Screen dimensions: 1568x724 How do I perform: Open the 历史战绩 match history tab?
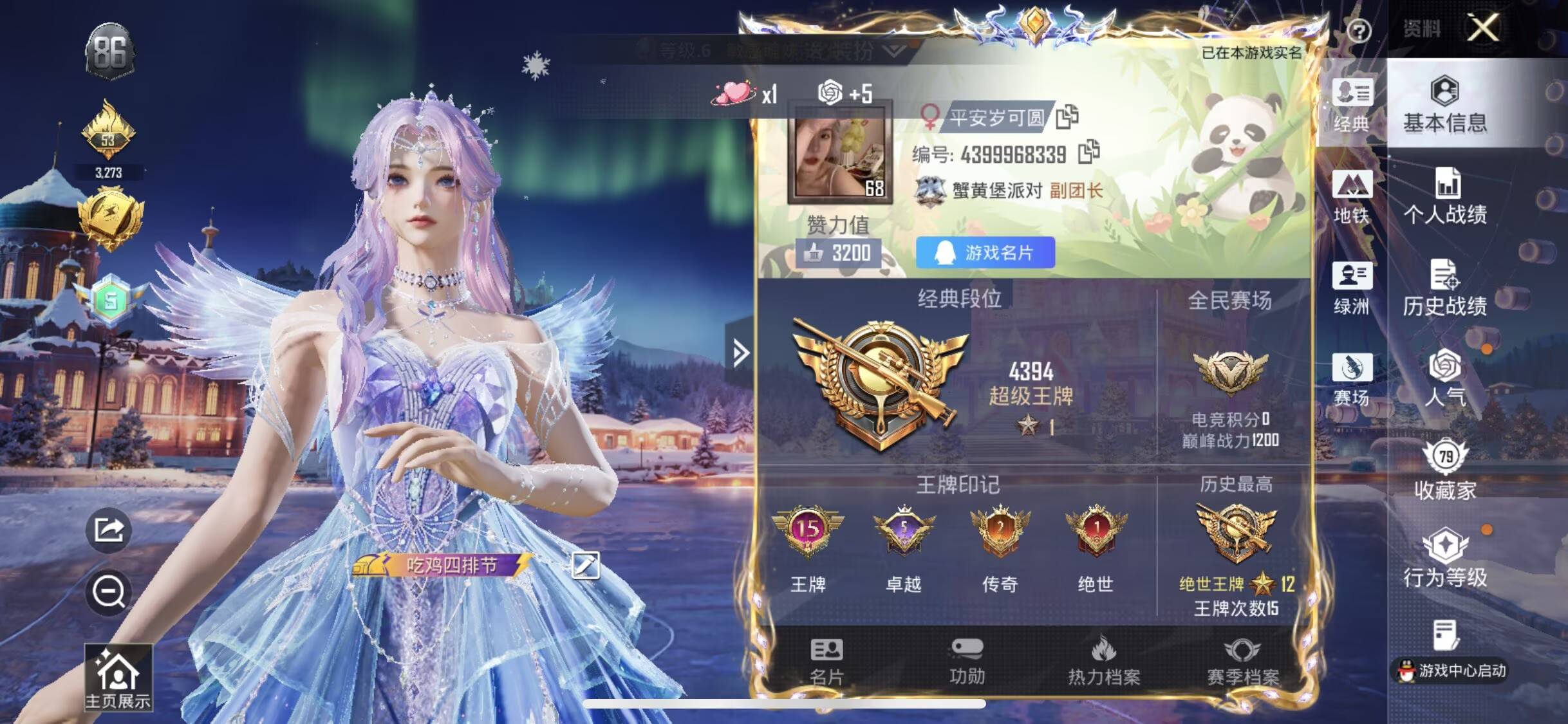1445,288
